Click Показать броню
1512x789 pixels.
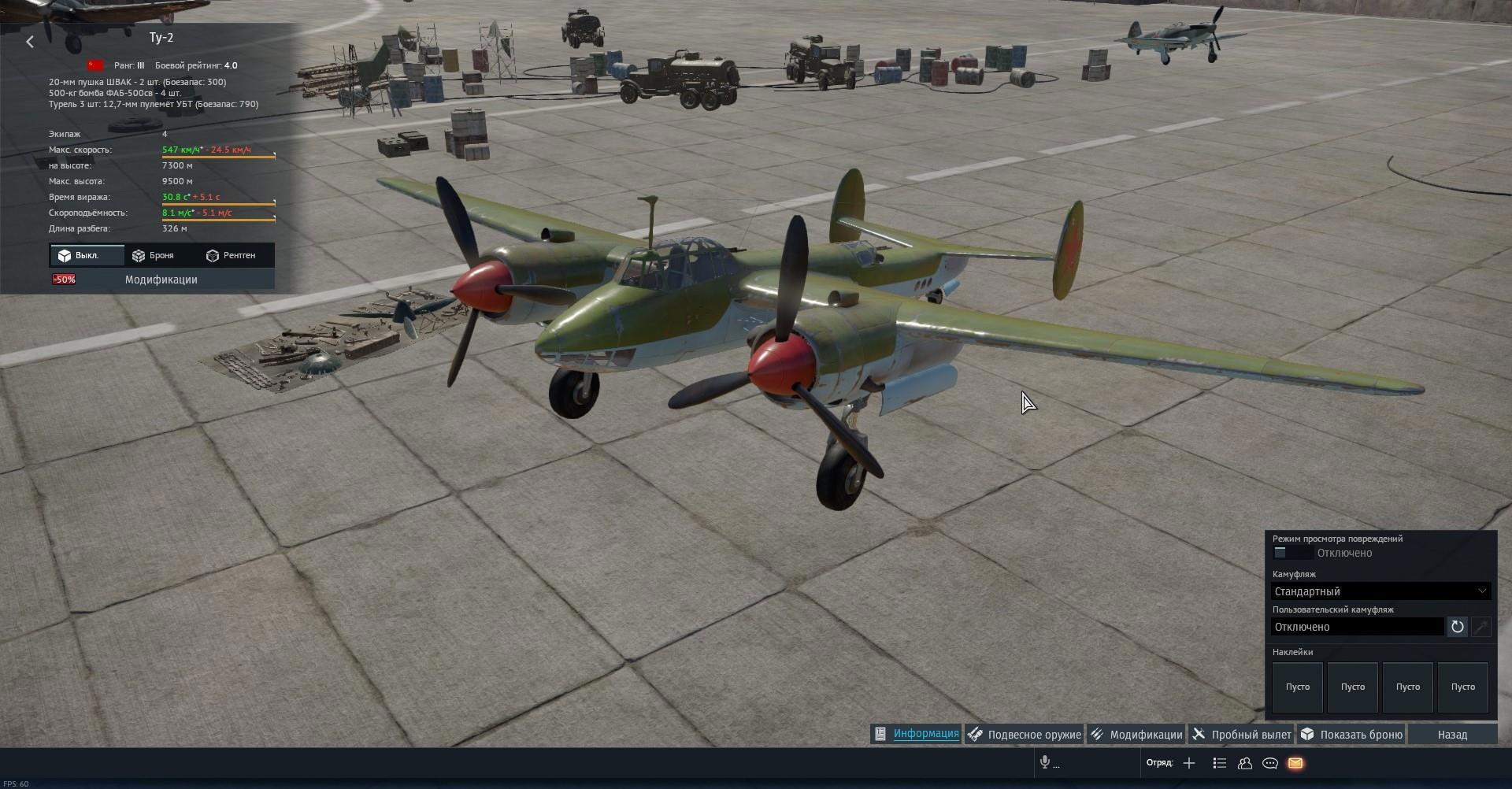(x=1351, y=734)
